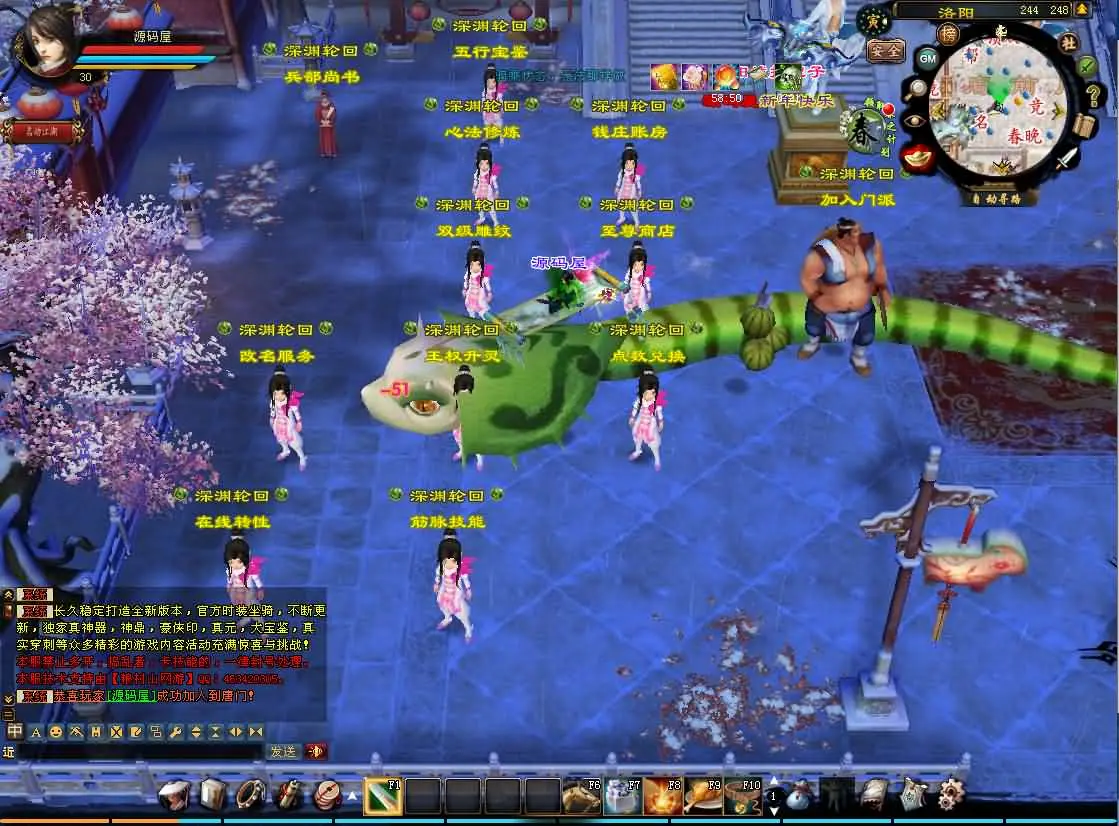Toggle the eye icon beside the minimap
Viewport: 1119px width, 826px height.
pyautogui.click(x=913, y=122)
